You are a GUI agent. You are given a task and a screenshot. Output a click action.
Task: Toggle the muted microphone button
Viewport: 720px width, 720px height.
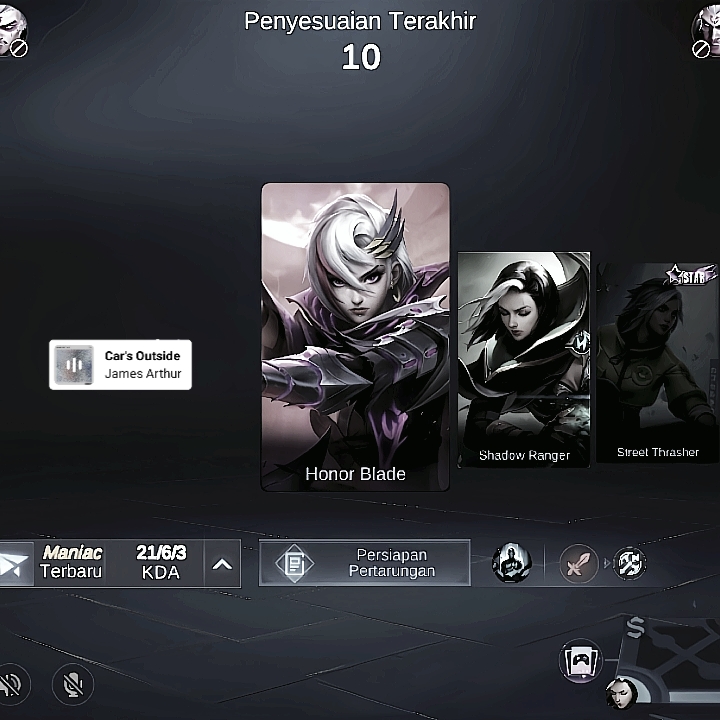point(73,684)
